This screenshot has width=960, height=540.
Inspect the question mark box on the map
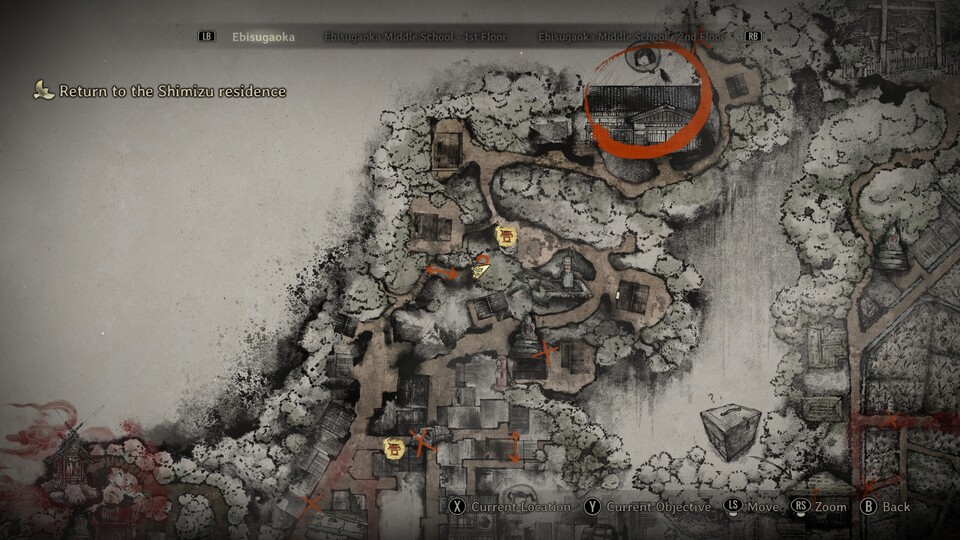729,431
